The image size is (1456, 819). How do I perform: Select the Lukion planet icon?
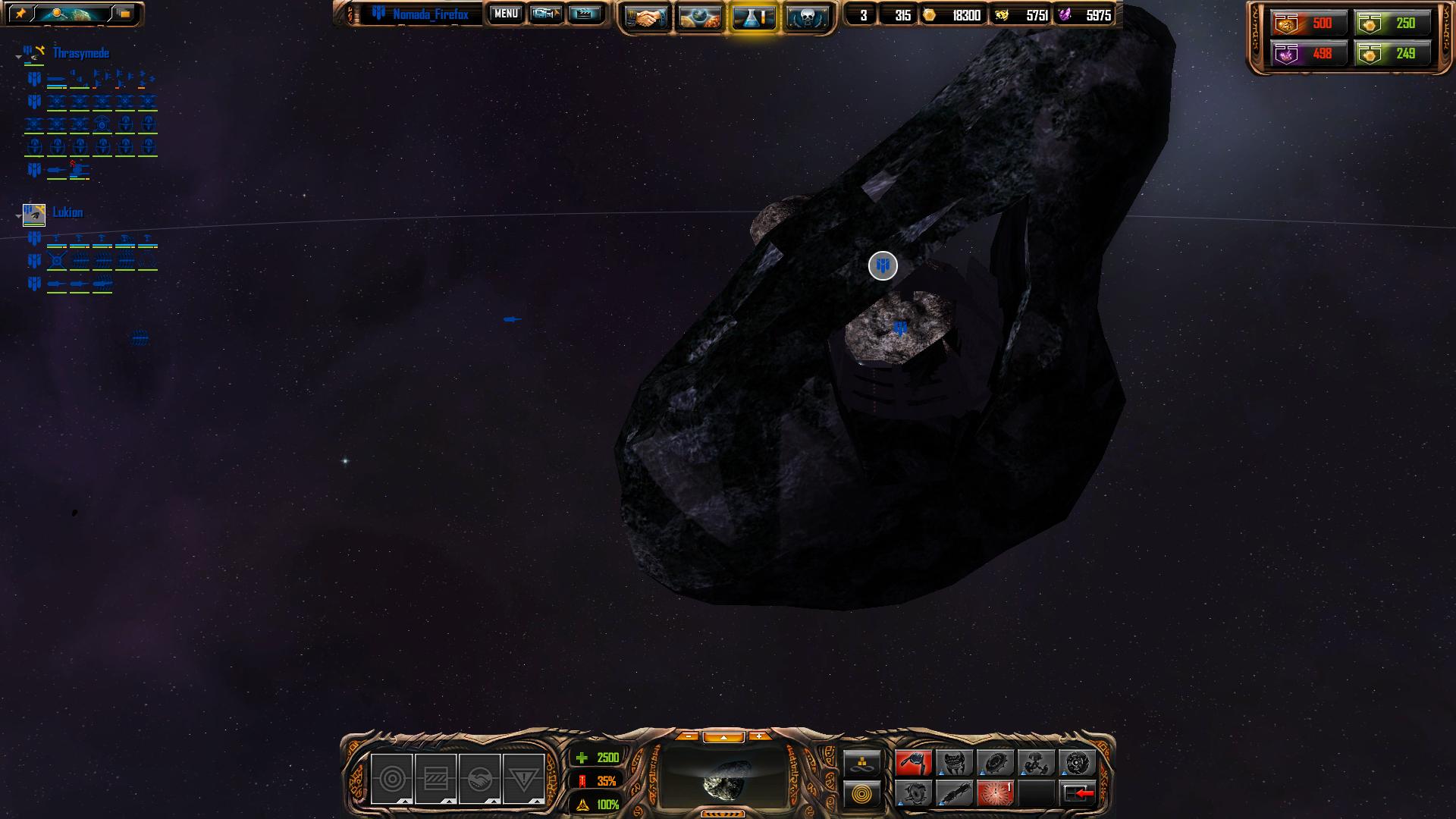pos(34,215)
